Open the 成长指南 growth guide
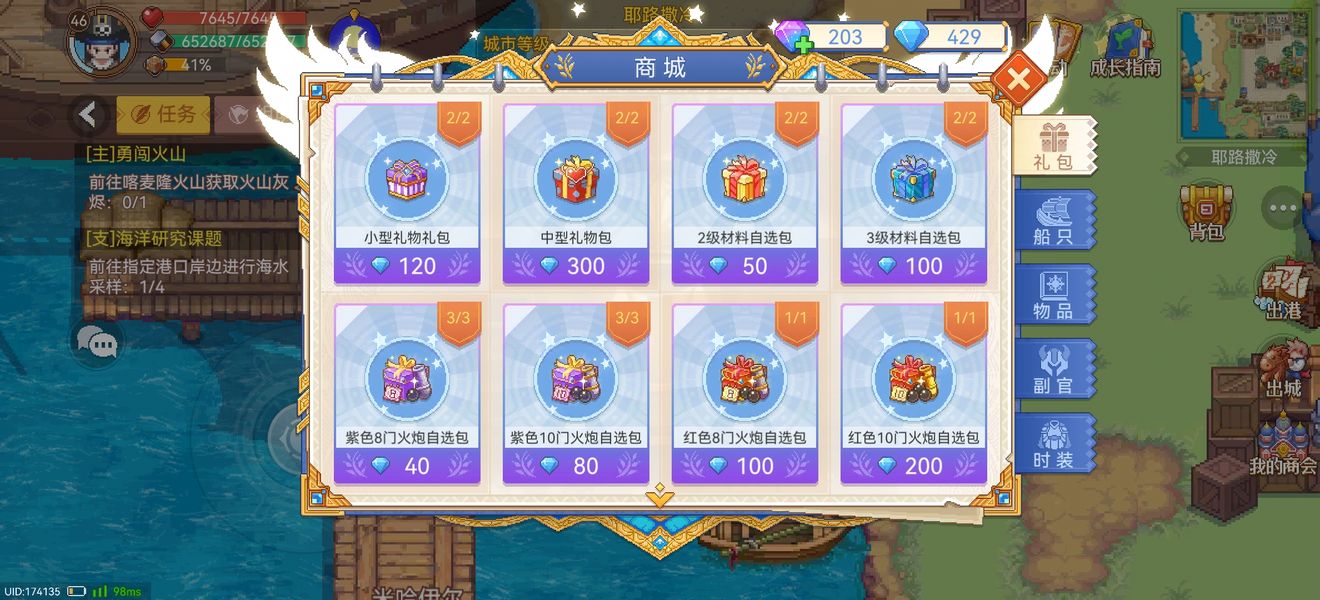This screenshot has height=600, width=1320. (x=1125, y=50)
